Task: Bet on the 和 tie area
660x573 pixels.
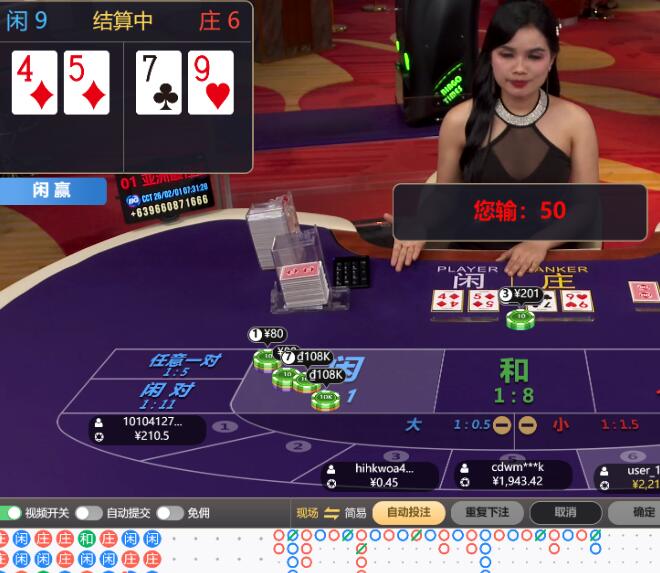Action: click(513, 380)
